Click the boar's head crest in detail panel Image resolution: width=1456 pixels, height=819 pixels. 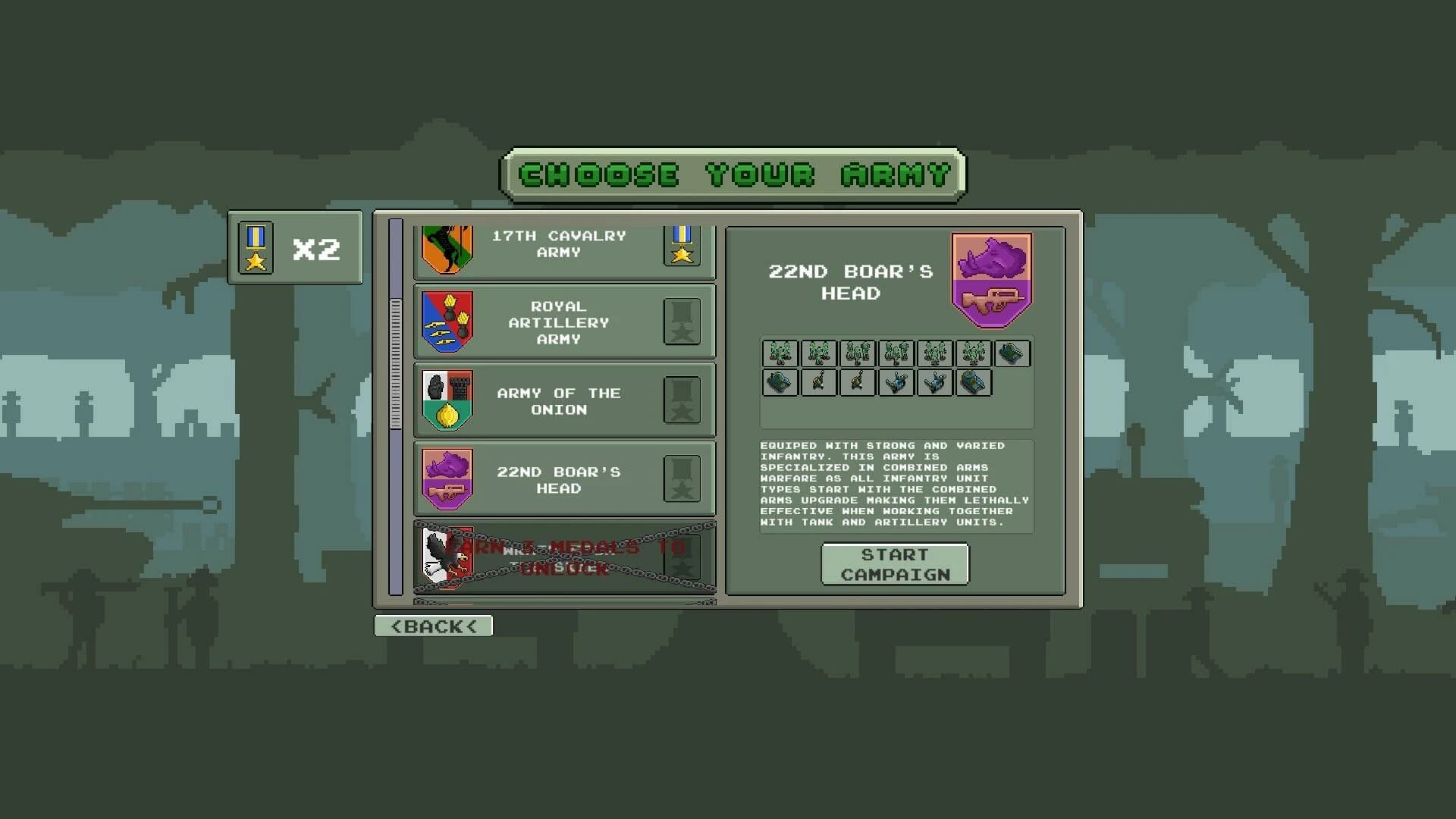pyautogui.click(x=991, y=280)
